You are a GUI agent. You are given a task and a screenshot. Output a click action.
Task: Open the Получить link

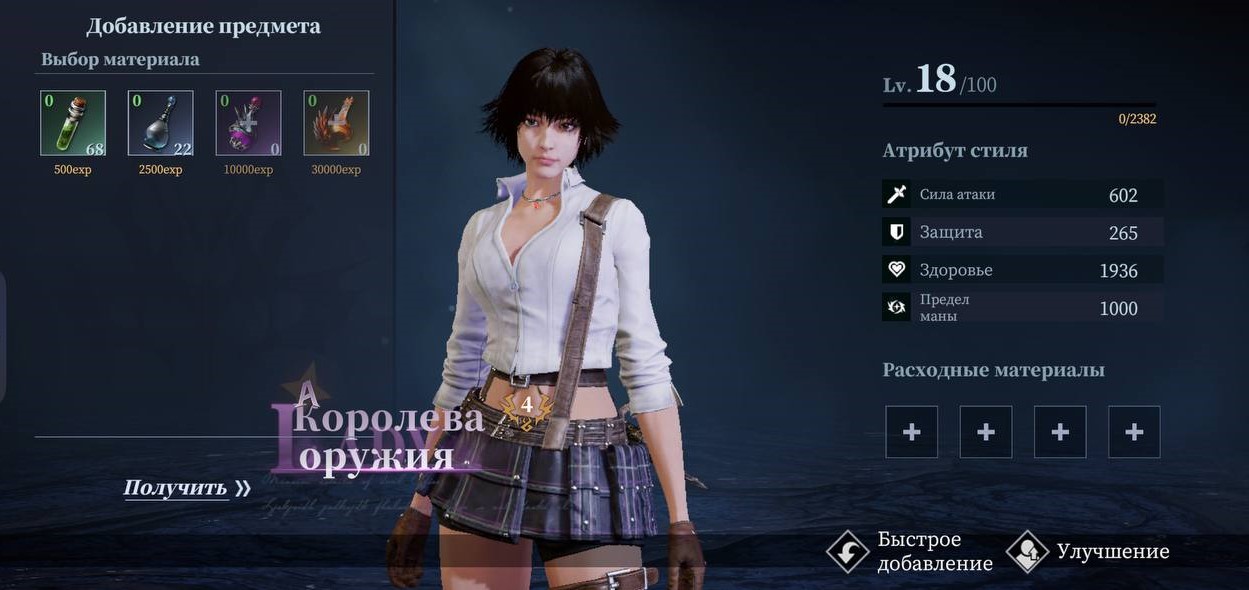click(186, 488)
